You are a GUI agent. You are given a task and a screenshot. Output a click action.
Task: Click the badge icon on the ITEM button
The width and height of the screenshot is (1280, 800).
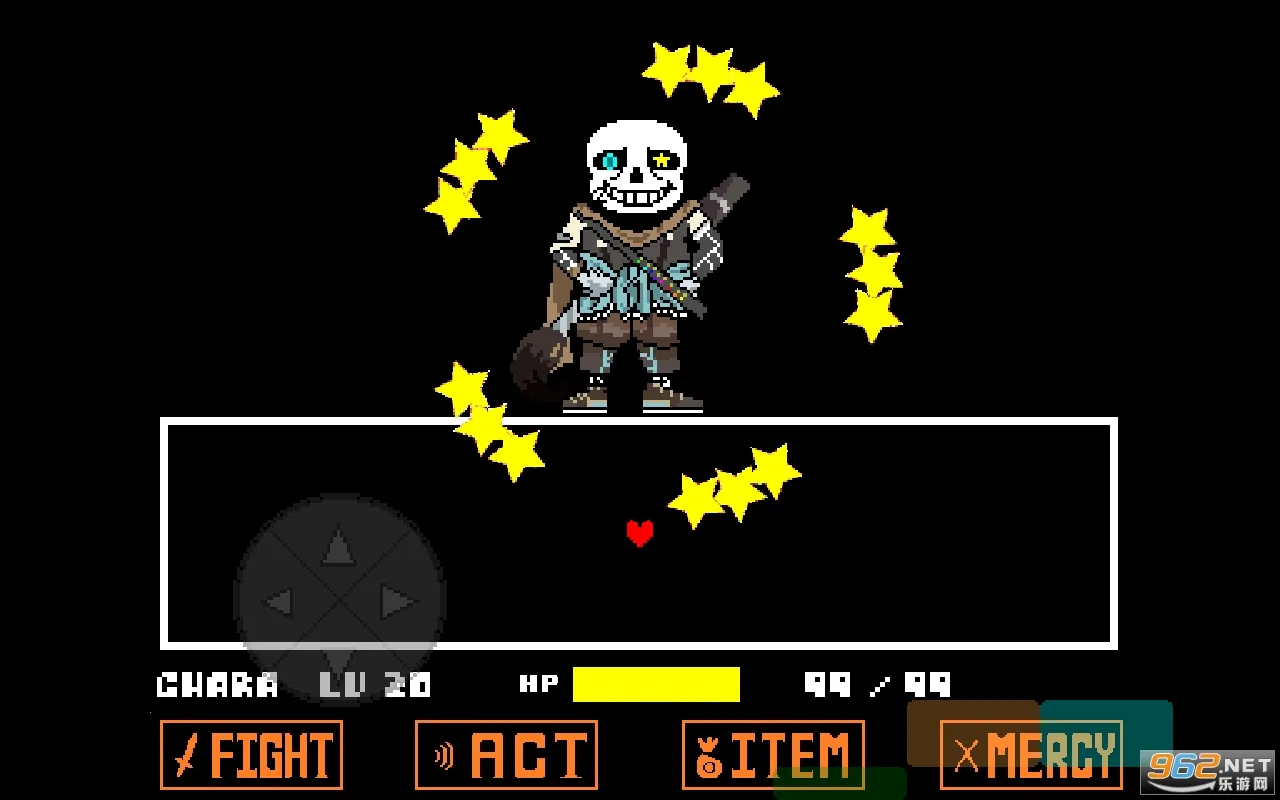707,757
